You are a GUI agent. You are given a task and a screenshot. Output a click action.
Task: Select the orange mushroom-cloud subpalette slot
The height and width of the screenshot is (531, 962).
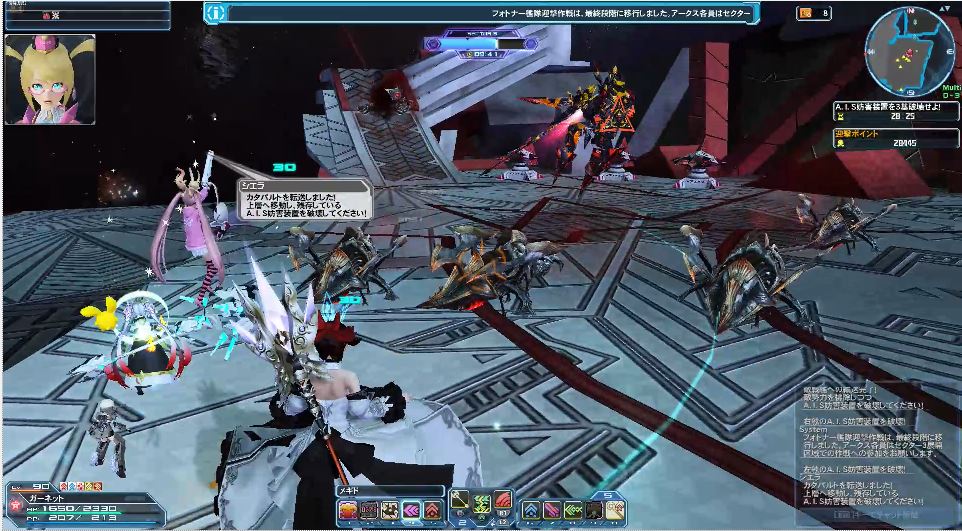347,510
